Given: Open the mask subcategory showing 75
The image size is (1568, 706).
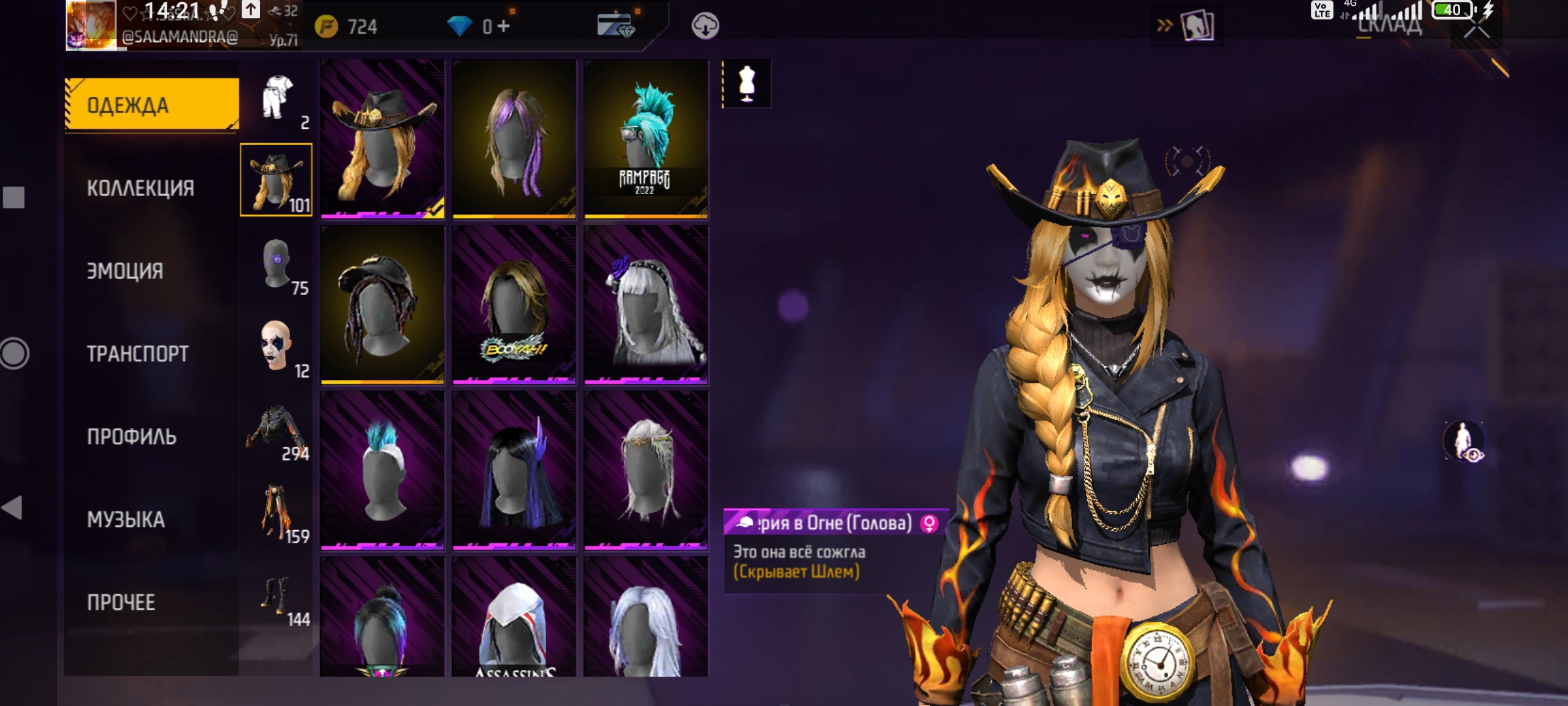Looking at the screenshot, I should [x=278, y=263].
